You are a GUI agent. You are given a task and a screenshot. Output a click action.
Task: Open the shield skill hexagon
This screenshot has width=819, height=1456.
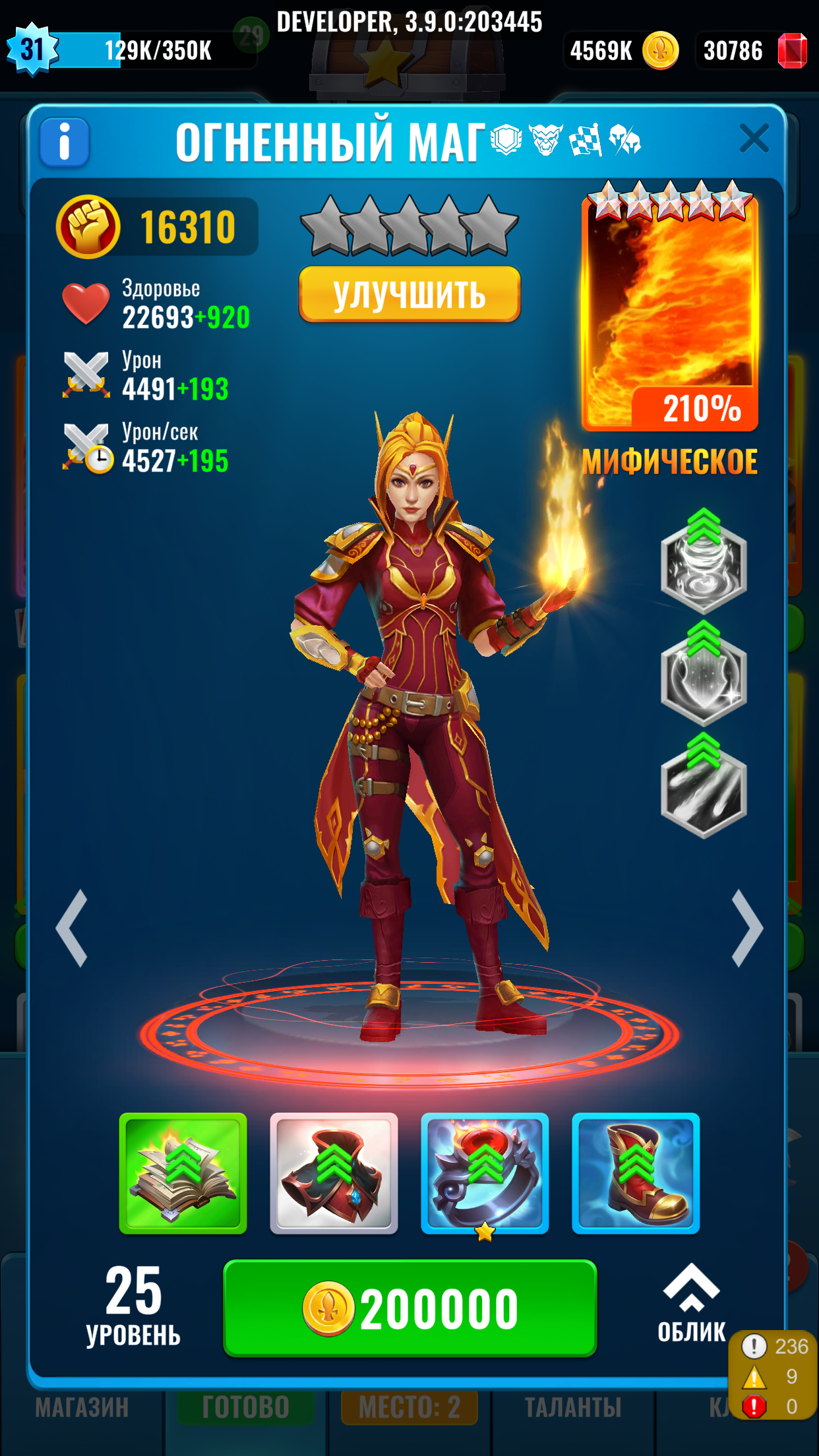coord(704,677)
